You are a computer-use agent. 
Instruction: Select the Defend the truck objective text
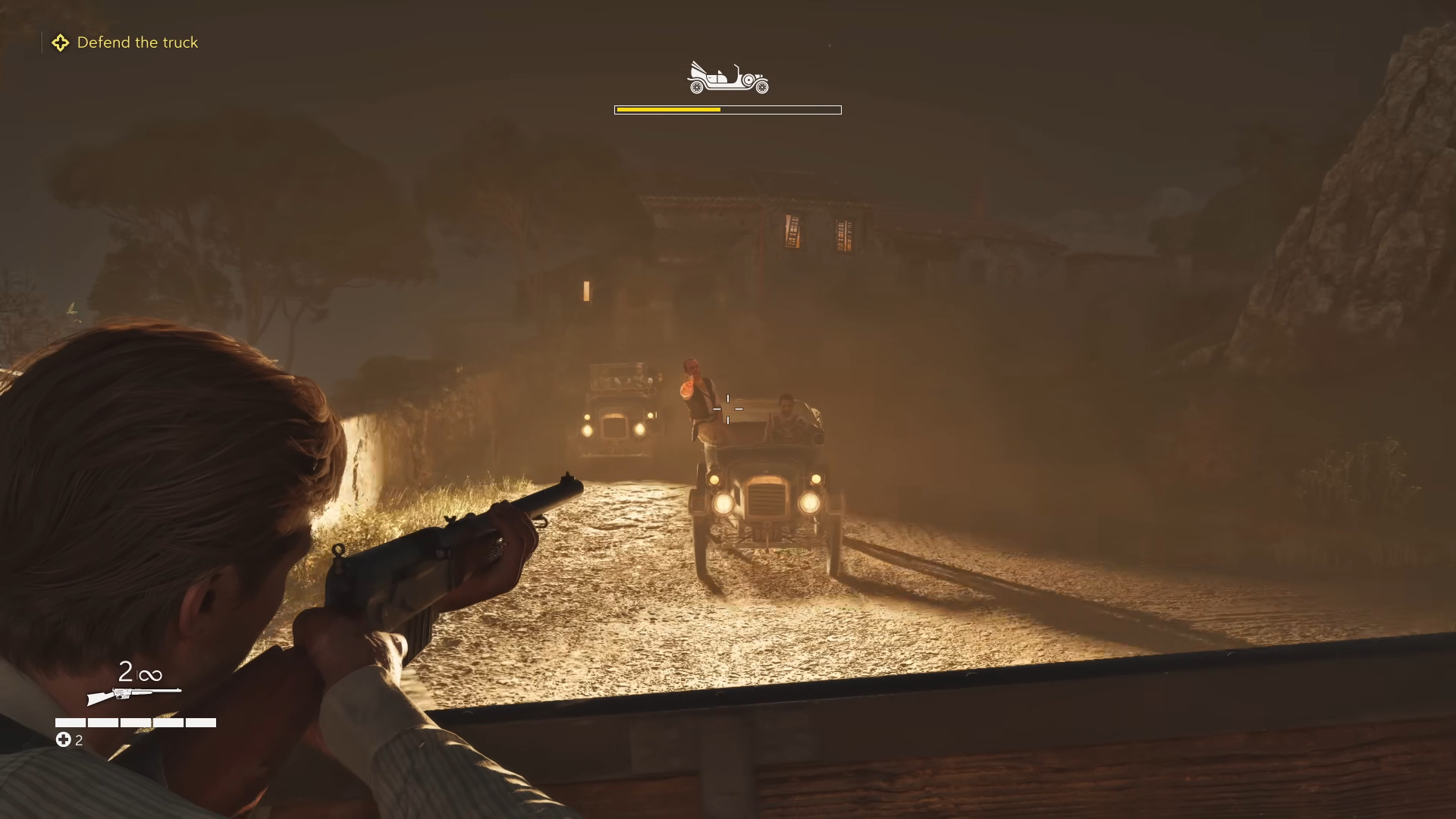click(138, 42)
